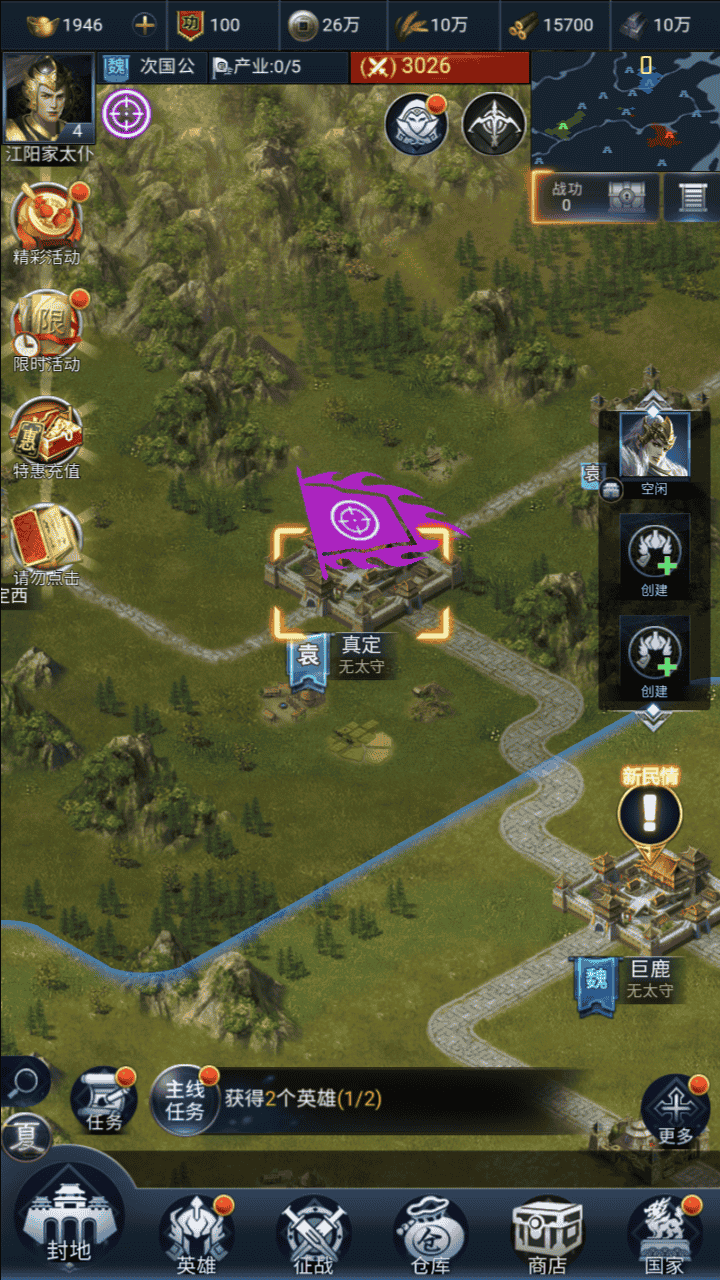
Task: Open the player avatar profile
Action: pyautogui.click(x=49, y=98)
